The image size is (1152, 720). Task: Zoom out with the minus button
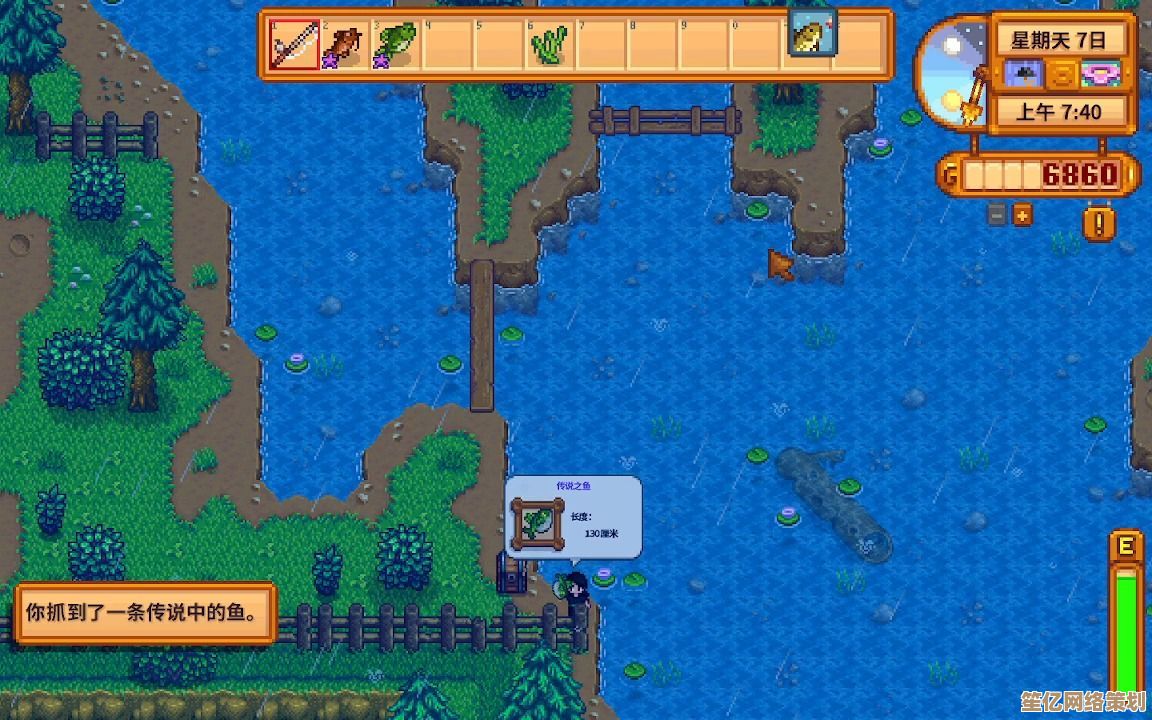coord(997,214)
